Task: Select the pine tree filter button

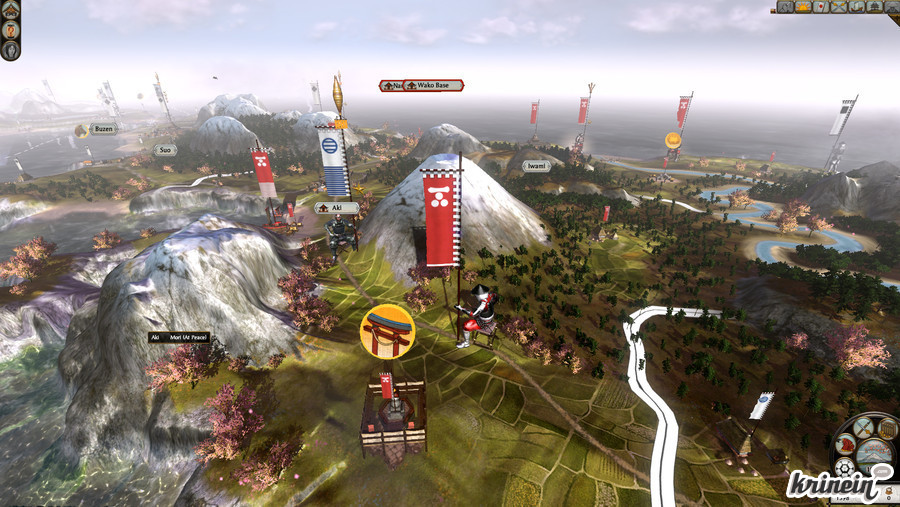Action: pos(875,7)
